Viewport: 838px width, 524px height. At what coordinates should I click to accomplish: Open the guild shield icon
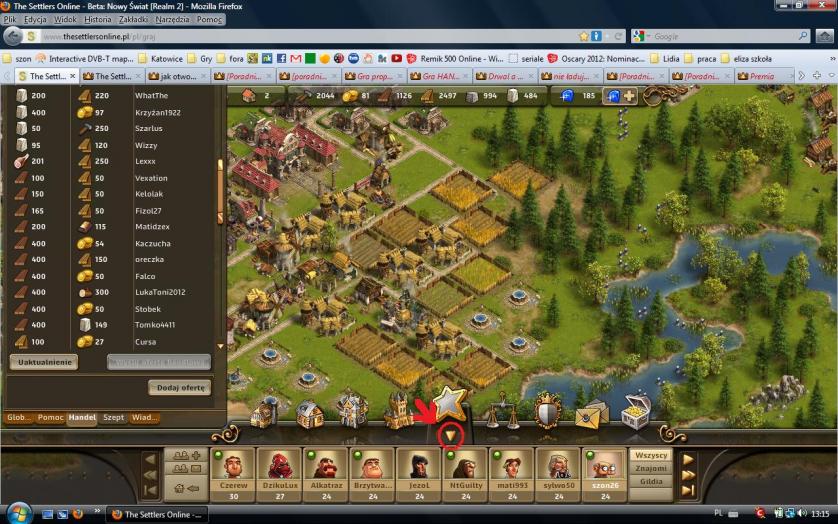point(547,411)
